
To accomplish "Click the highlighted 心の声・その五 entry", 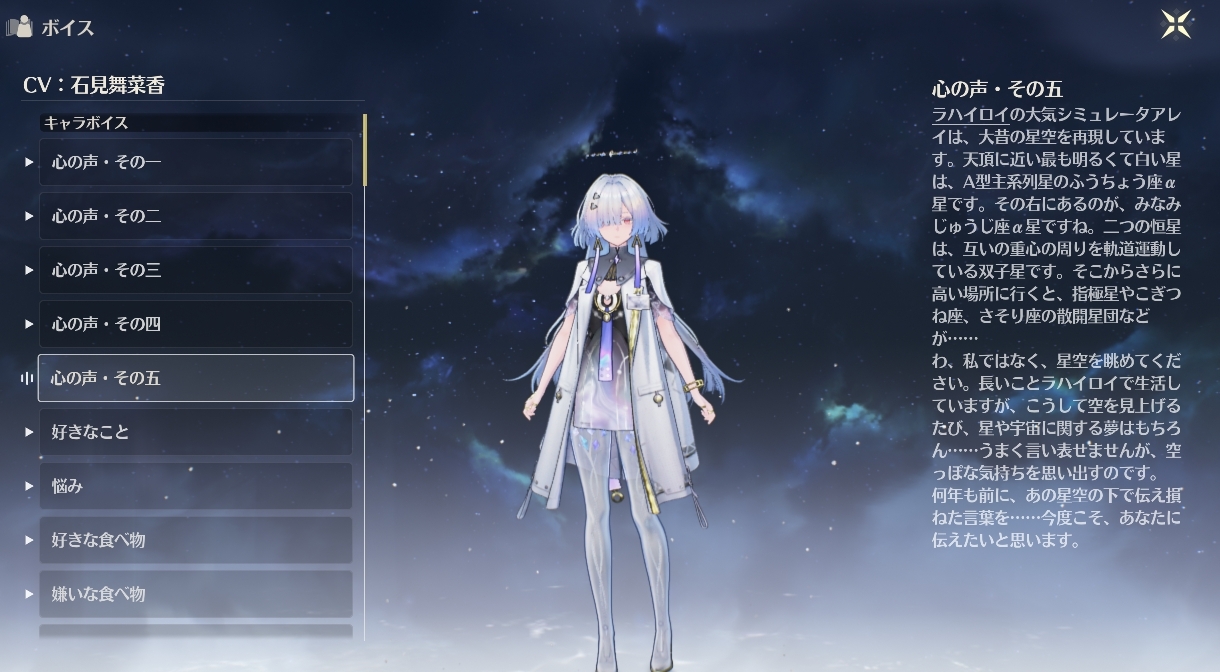I will (195, 378).
